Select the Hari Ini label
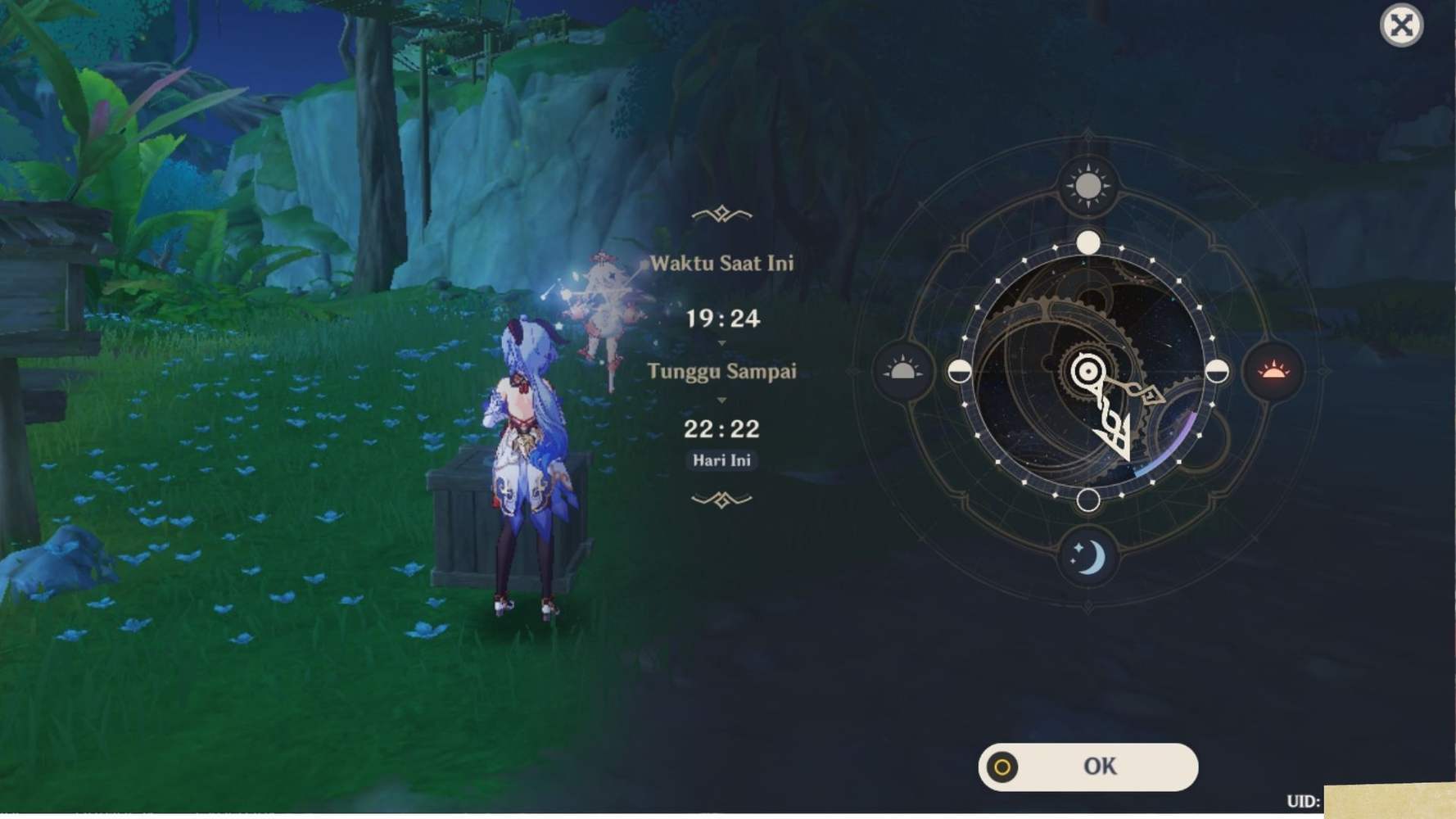Viewport: 1456px width, 819px height. pyautogui.click(x=722, y=460)
